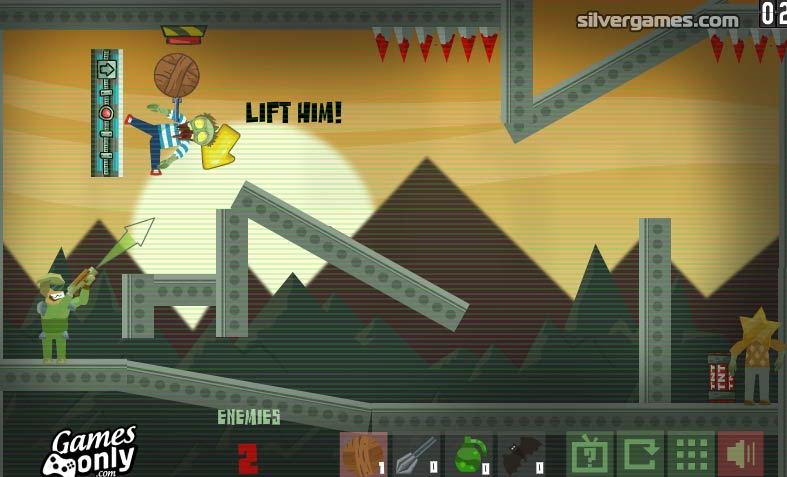Toggle the sound speaker button
Image resolution: width=787 pixels, height=477 pixels.
741,454
